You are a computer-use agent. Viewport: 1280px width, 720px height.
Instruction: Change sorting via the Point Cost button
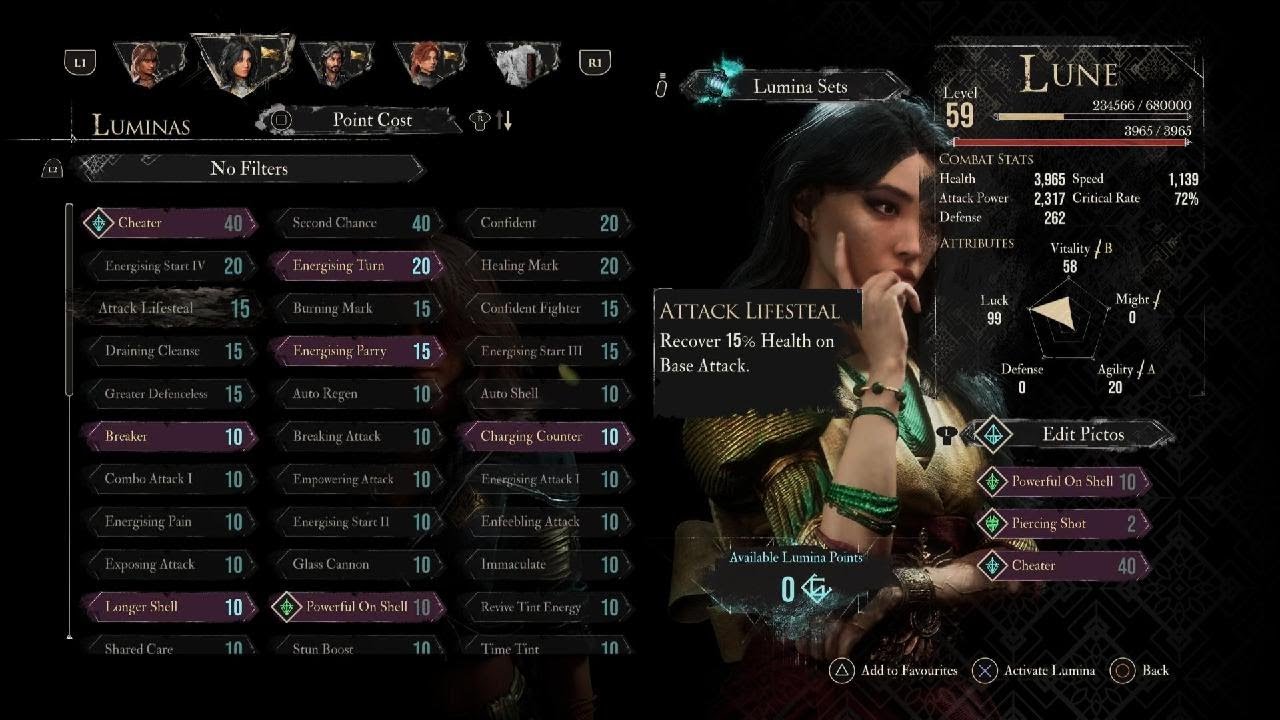coord(370,120)
